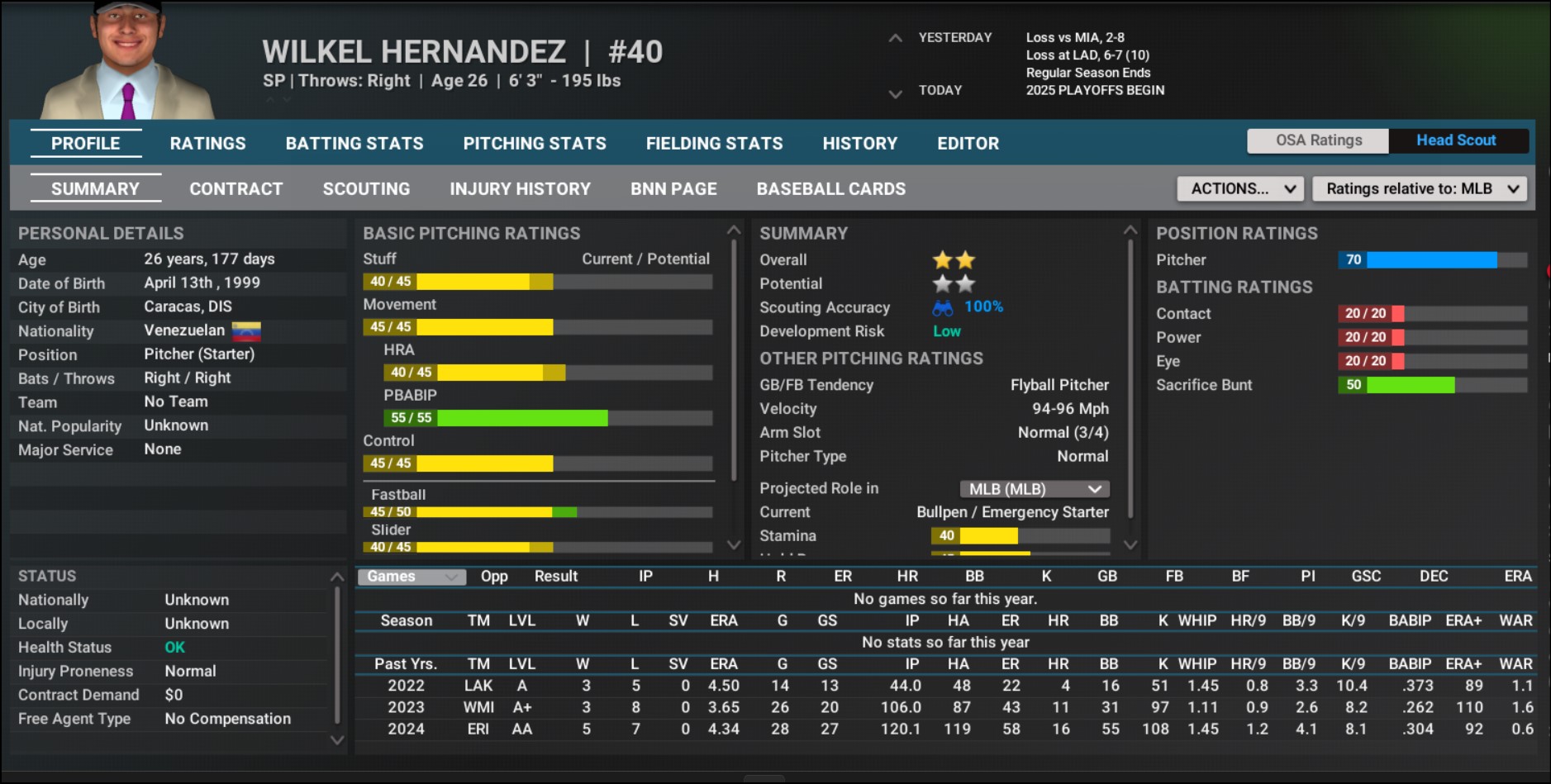Click the down arrow beside Today
The image size is (1551, 784).
click(895, 94)
